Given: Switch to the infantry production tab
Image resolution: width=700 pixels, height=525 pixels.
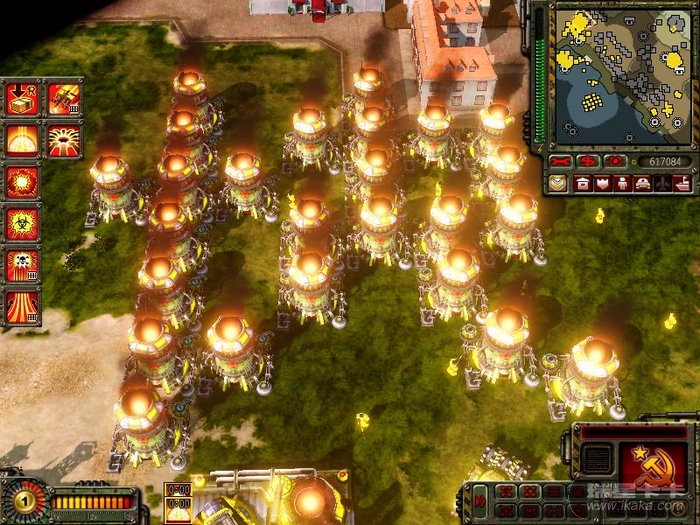Looking at the screenshot, I should pos(623,183).
